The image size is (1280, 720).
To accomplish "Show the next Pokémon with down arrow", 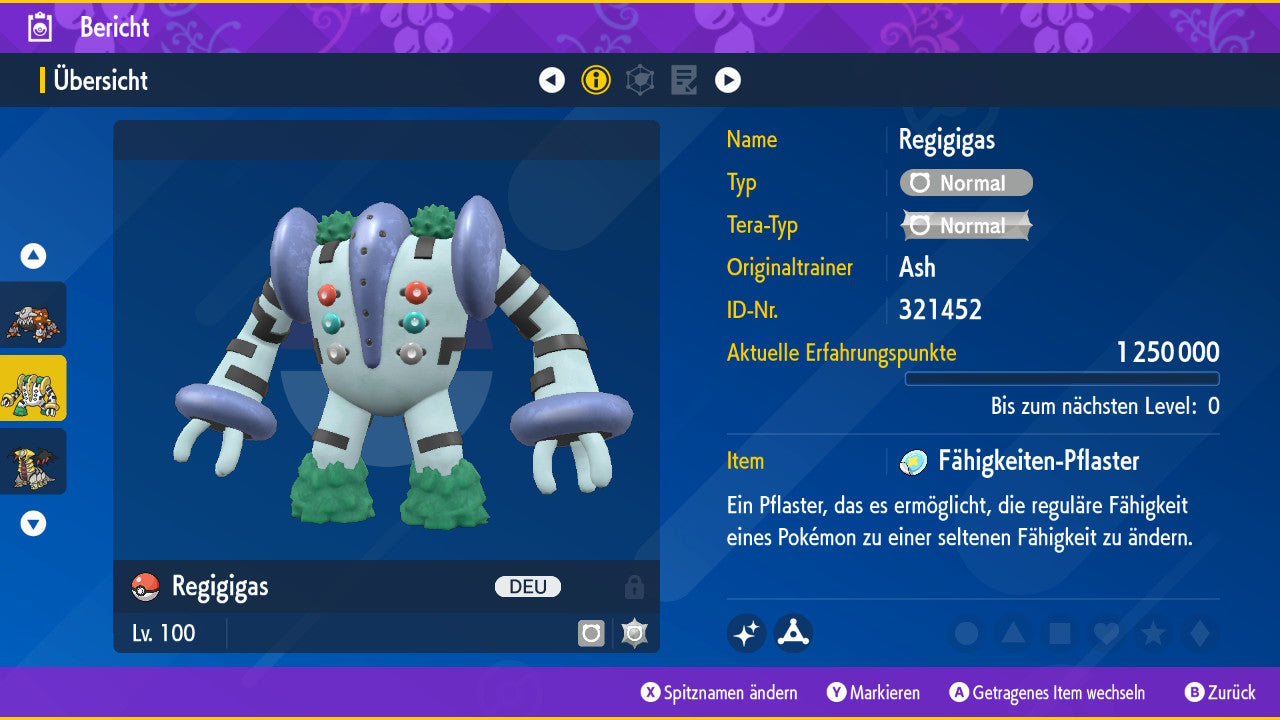I will (33, 523).
